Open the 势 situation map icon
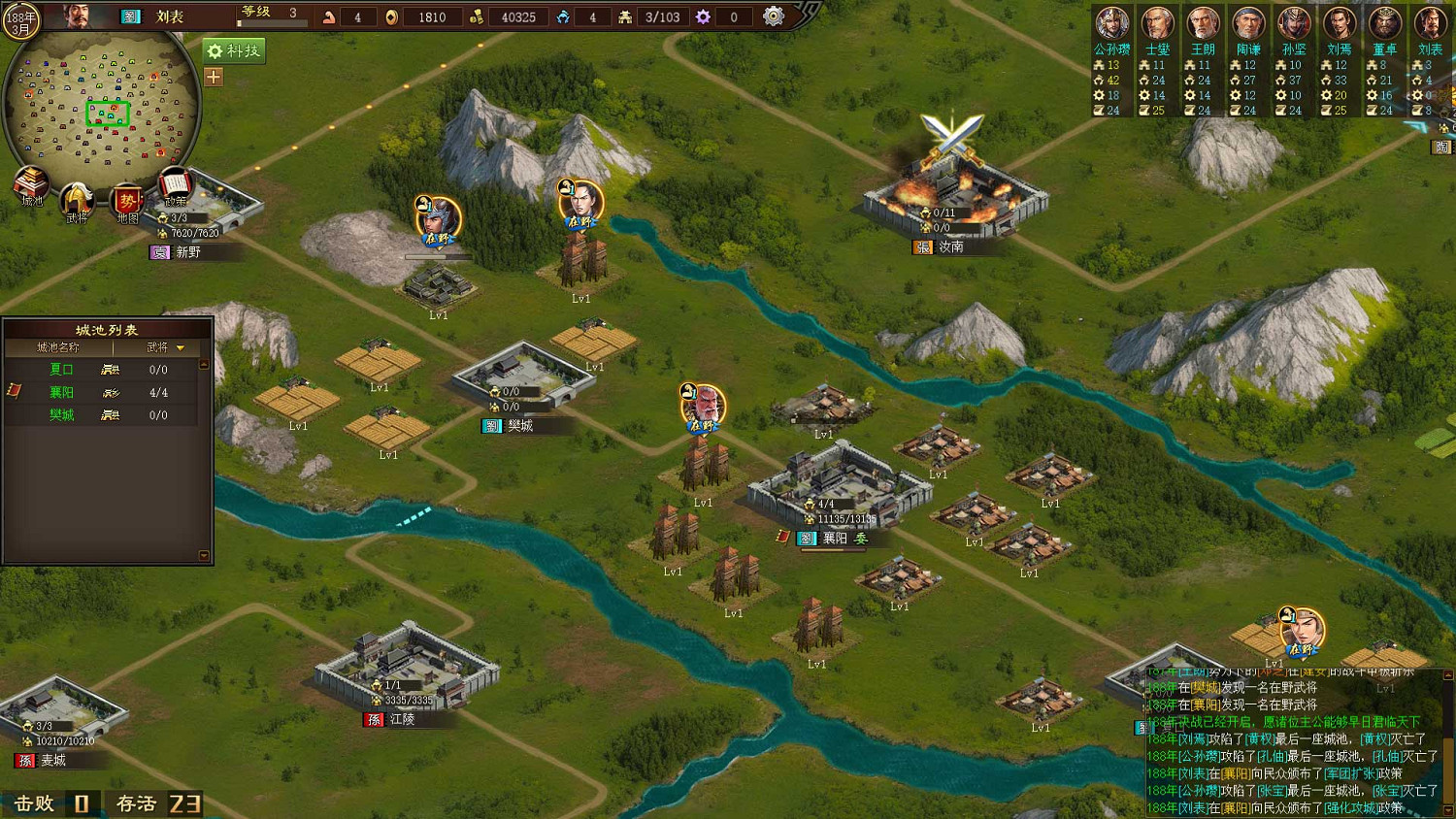 (126, 197)
